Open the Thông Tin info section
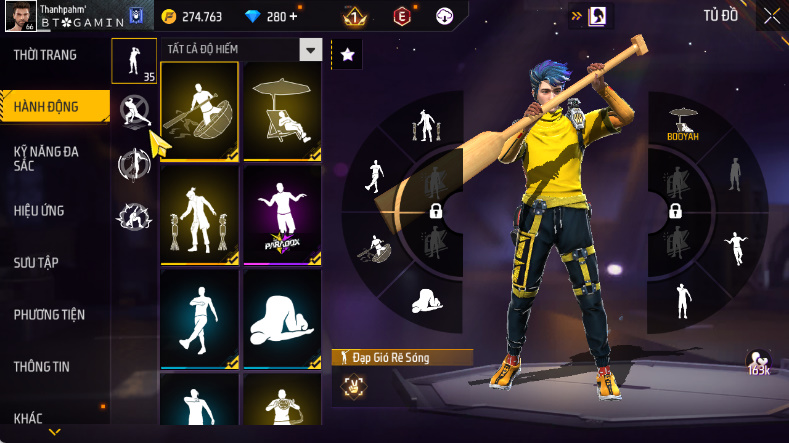Image resolution: width=789 pixels, height=443 pixels. 42,367
